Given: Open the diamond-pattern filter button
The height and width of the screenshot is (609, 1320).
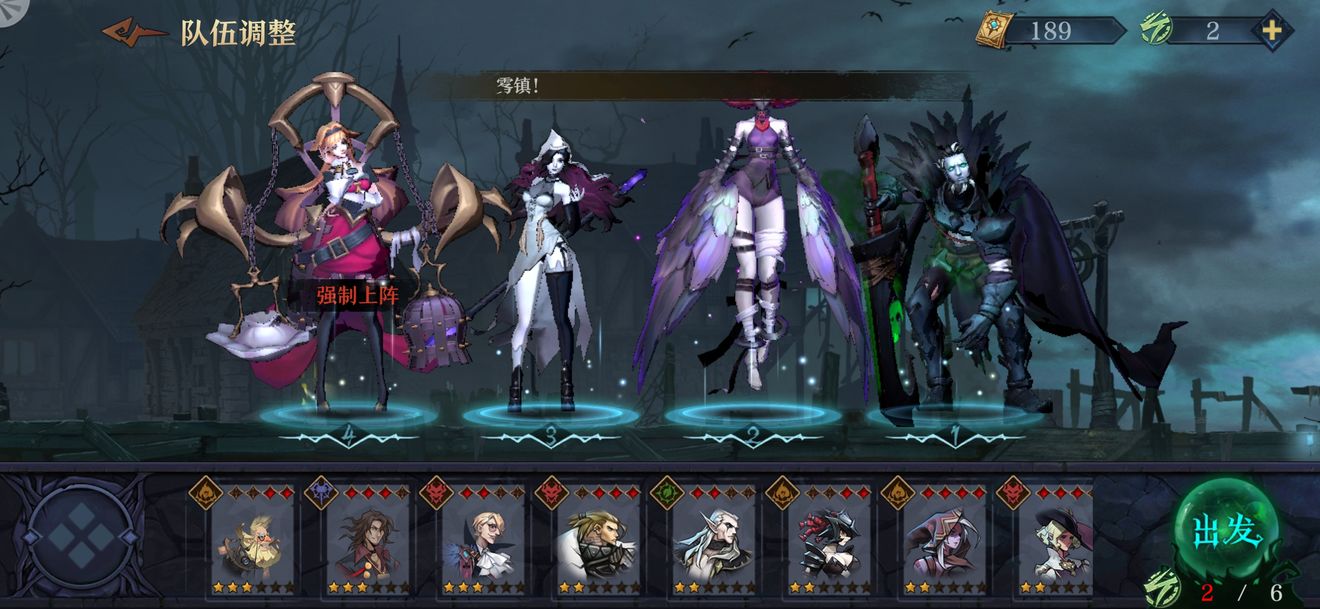Looking at the screenshot, I should click(x=81, y=536).
